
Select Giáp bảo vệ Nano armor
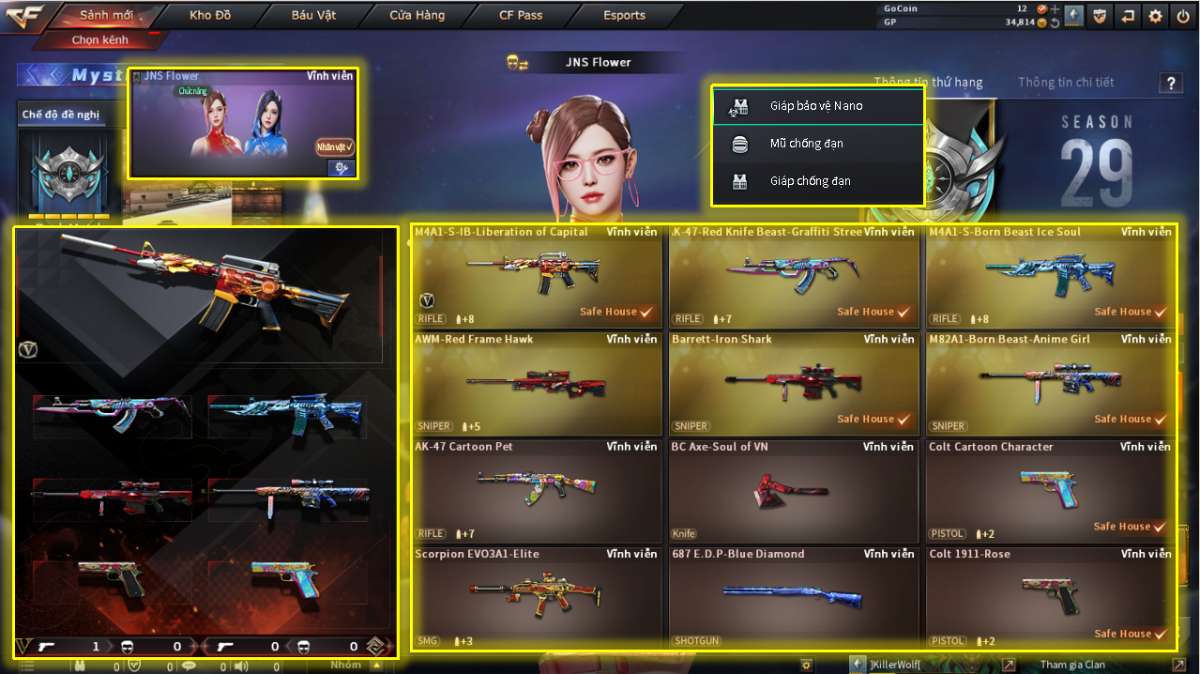(816, 106)
